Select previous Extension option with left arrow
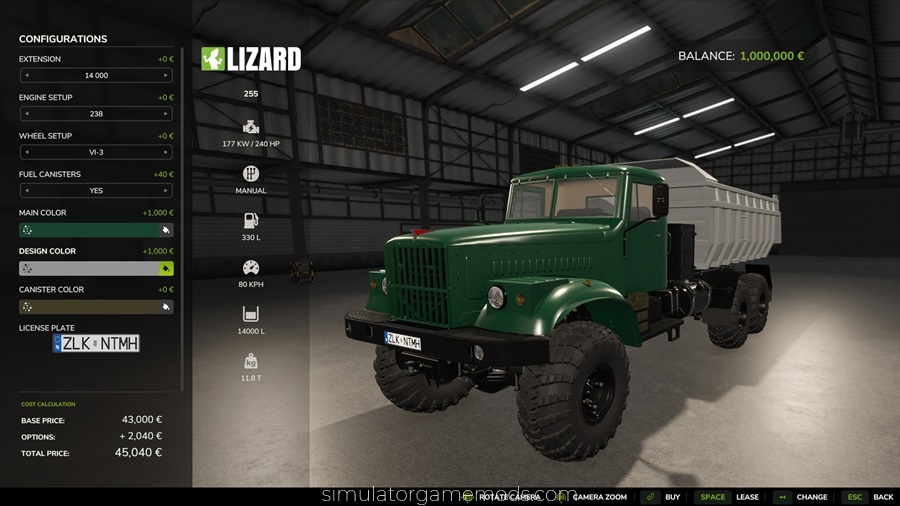This screenshot has width=900, height=506. 26,75
